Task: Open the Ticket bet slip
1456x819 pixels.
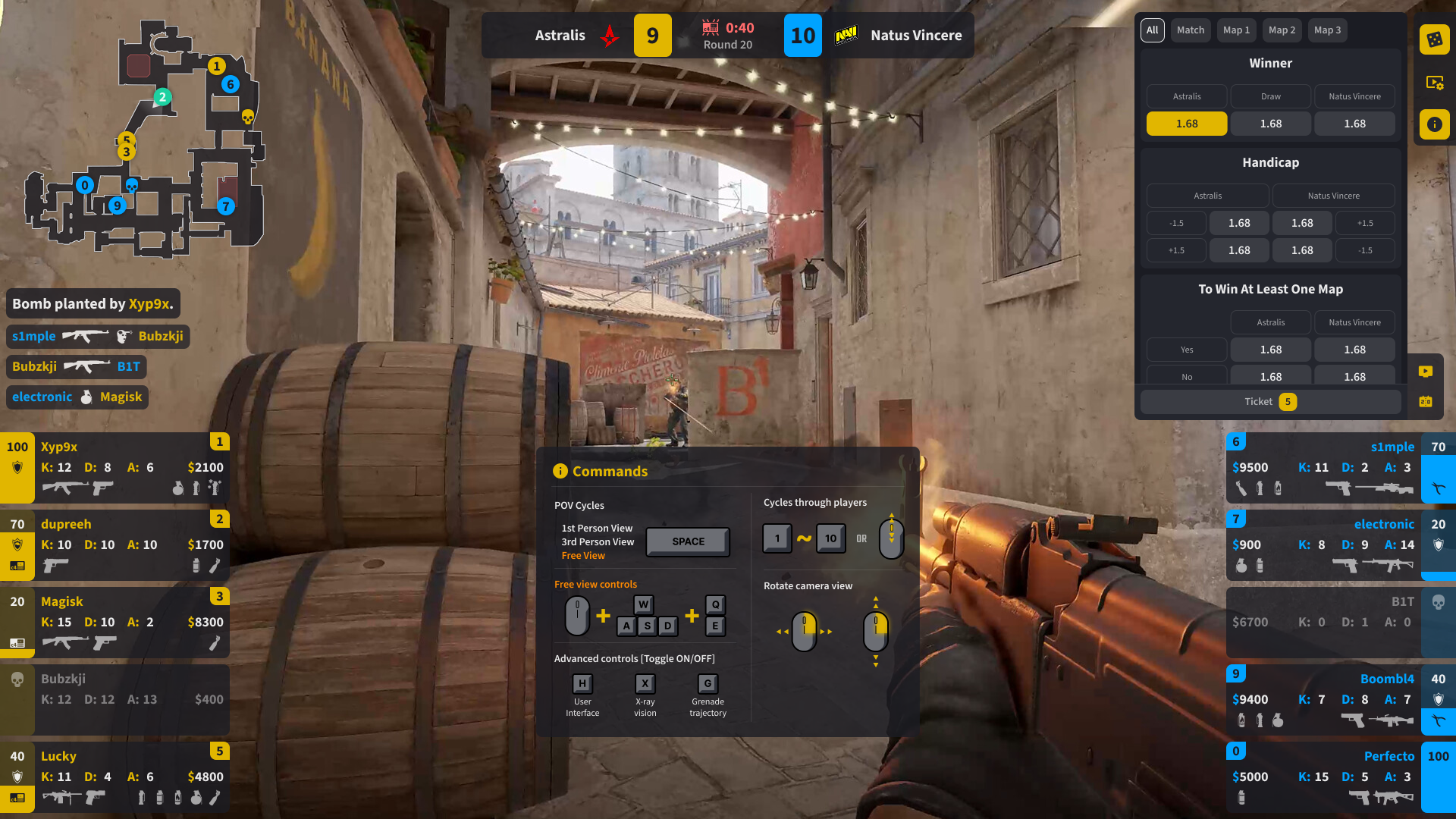Action: (x=1270, y=402)
